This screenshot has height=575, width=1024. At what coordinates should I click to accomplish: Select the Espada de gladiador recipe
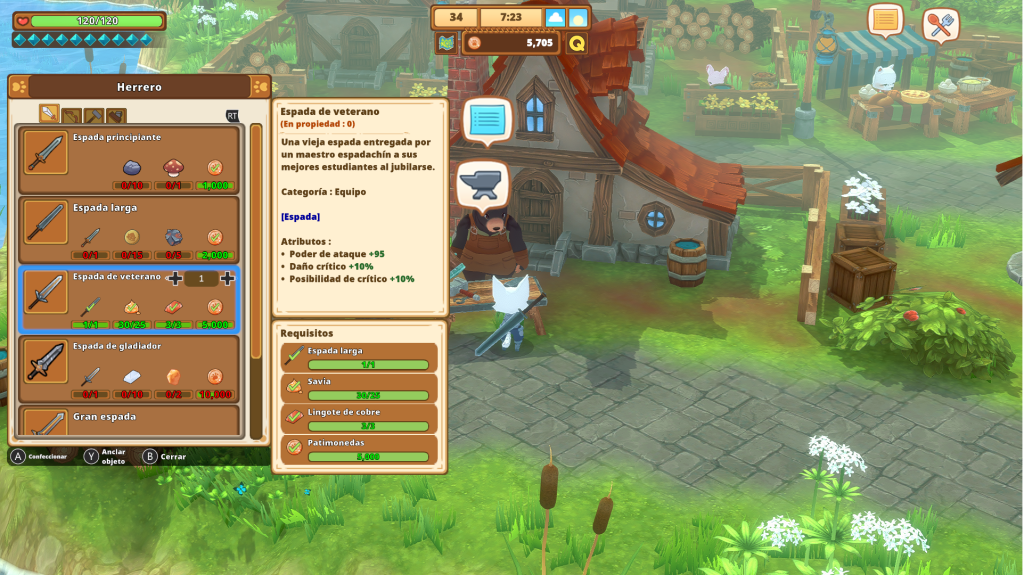130,367
